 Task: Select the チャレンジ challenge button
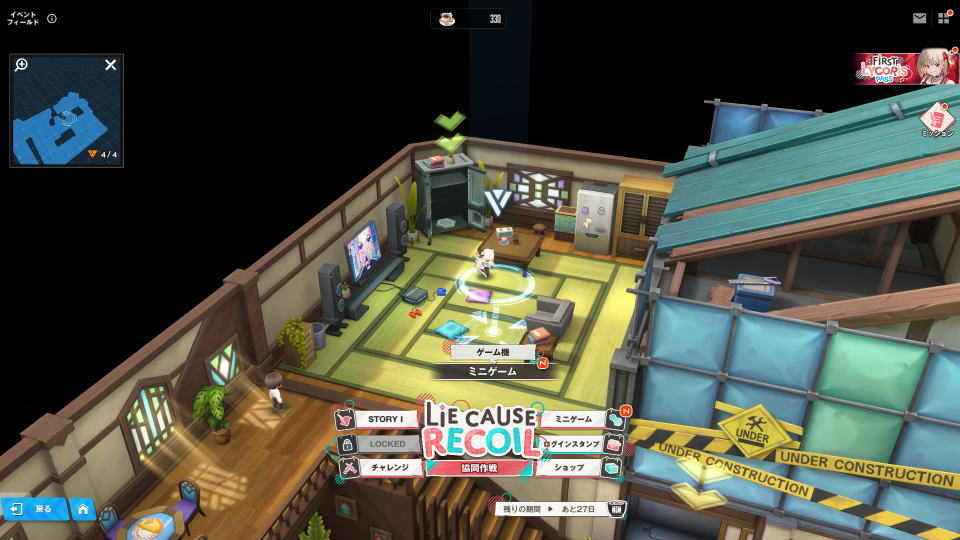pos(388,467)
